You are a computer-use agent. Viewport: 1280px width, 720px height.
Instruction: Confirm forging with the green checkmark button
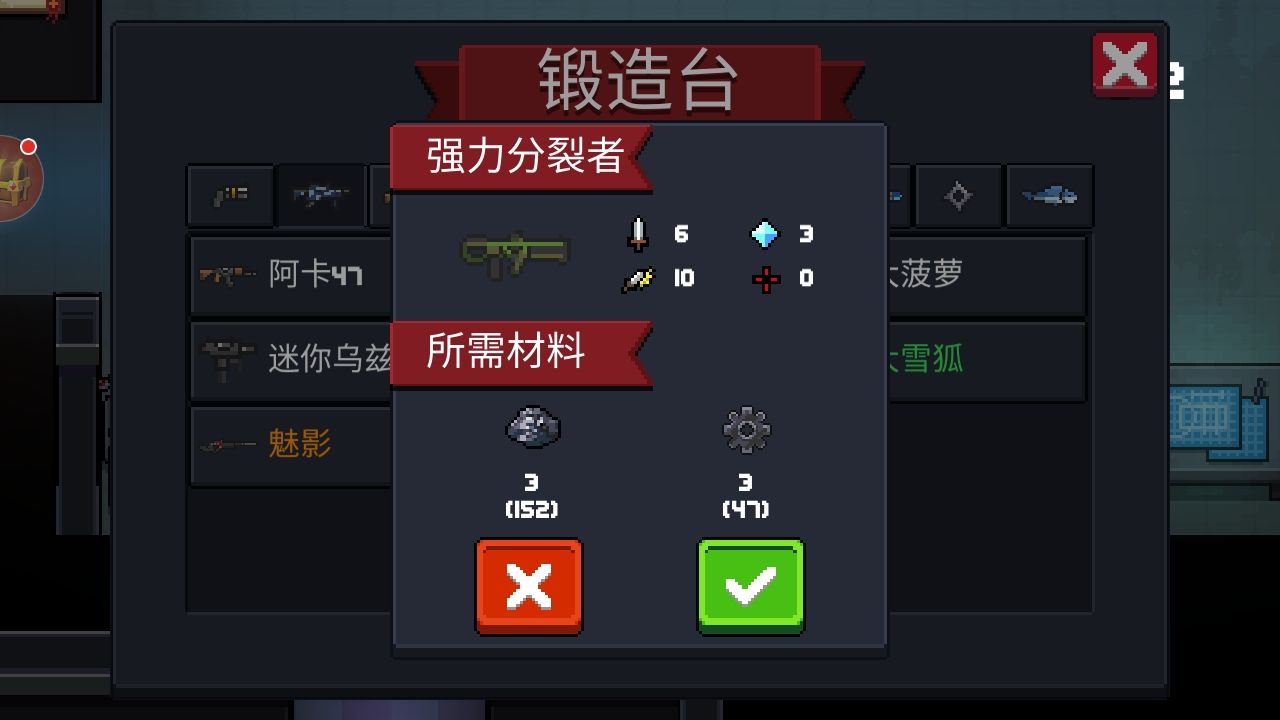(x=750, y=586)
